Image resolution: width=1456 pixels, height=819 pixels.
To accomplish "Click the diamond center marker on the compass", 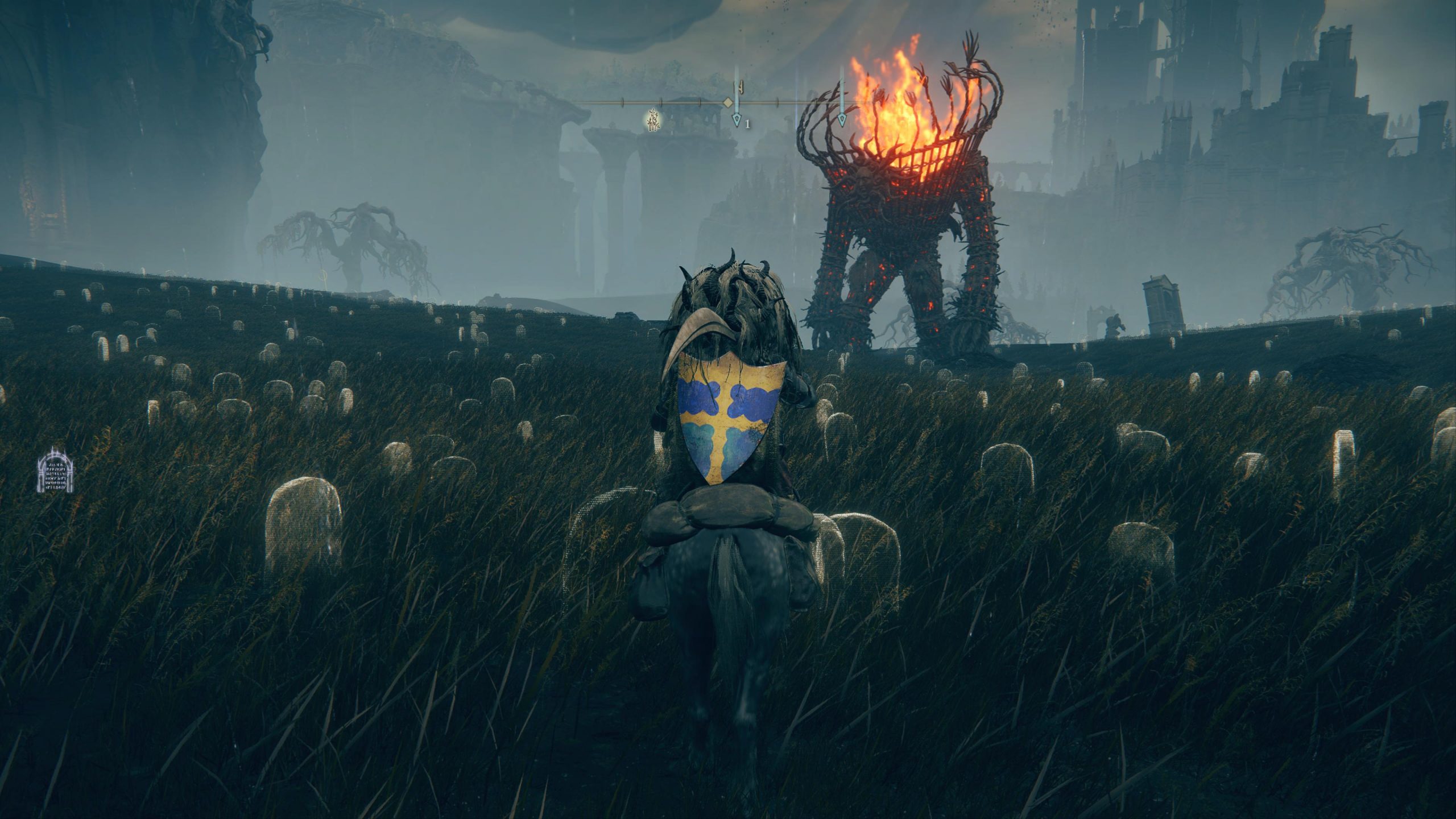I will click(727, 103).
